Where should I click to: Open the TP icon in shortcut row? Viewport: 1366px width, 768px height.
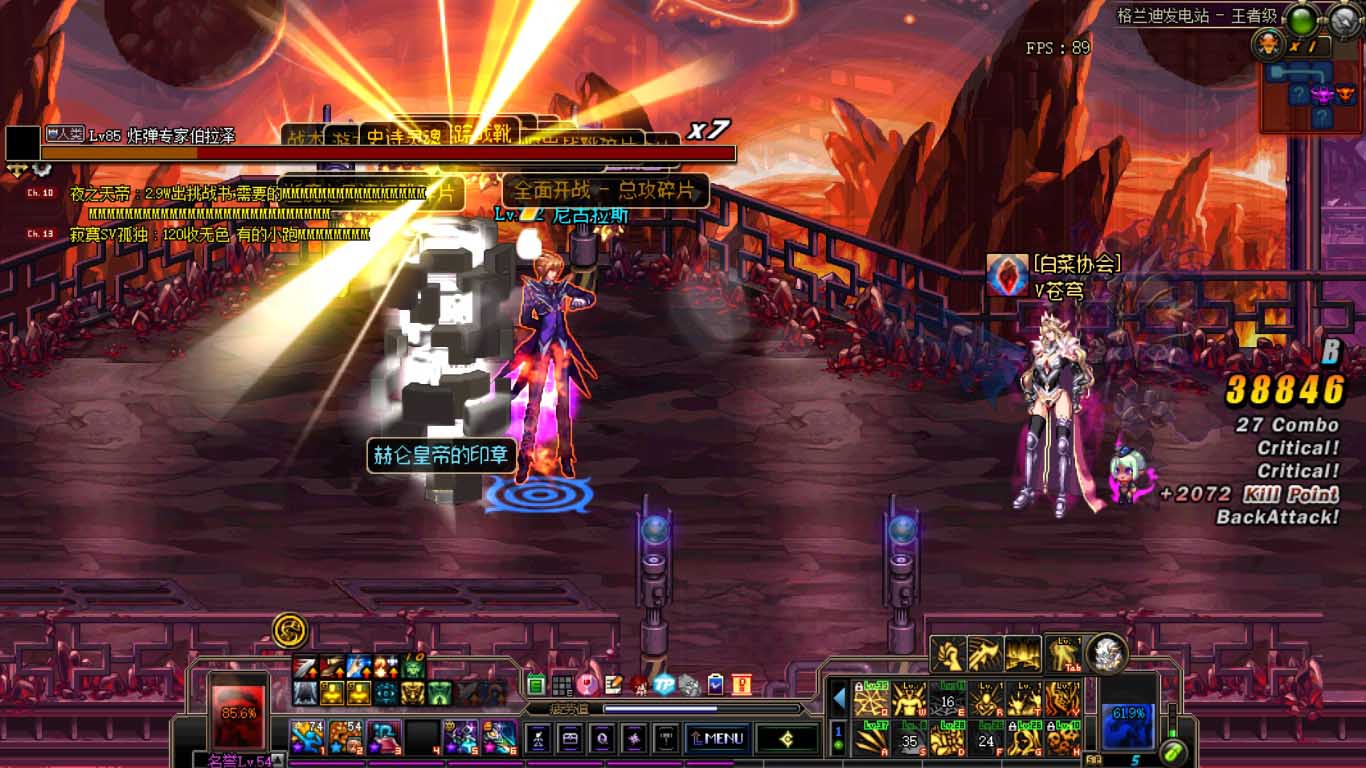(x=664, y=685)
